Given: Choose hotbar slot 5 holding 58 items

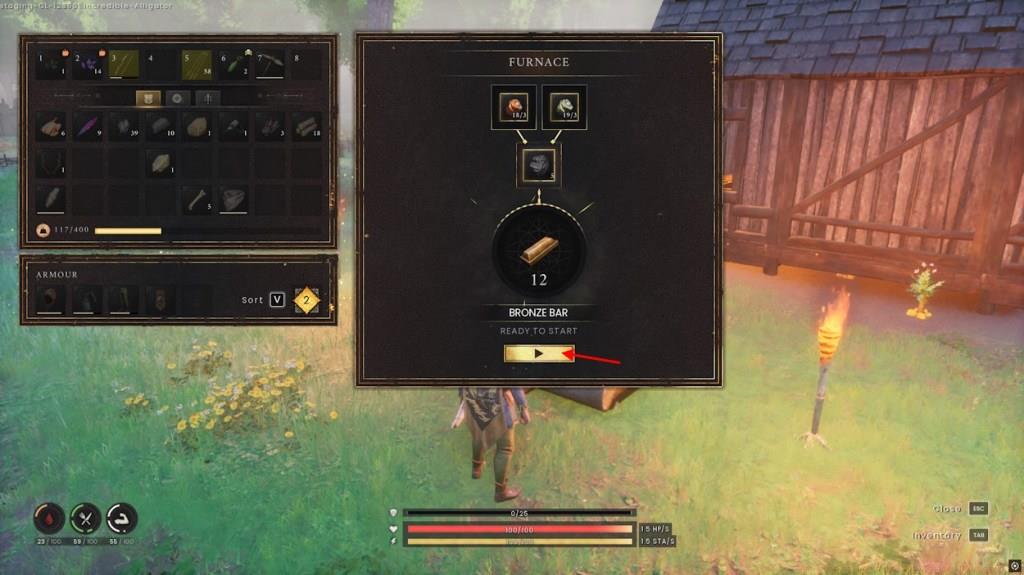Looking at the screenshot, I should point(197,64).
